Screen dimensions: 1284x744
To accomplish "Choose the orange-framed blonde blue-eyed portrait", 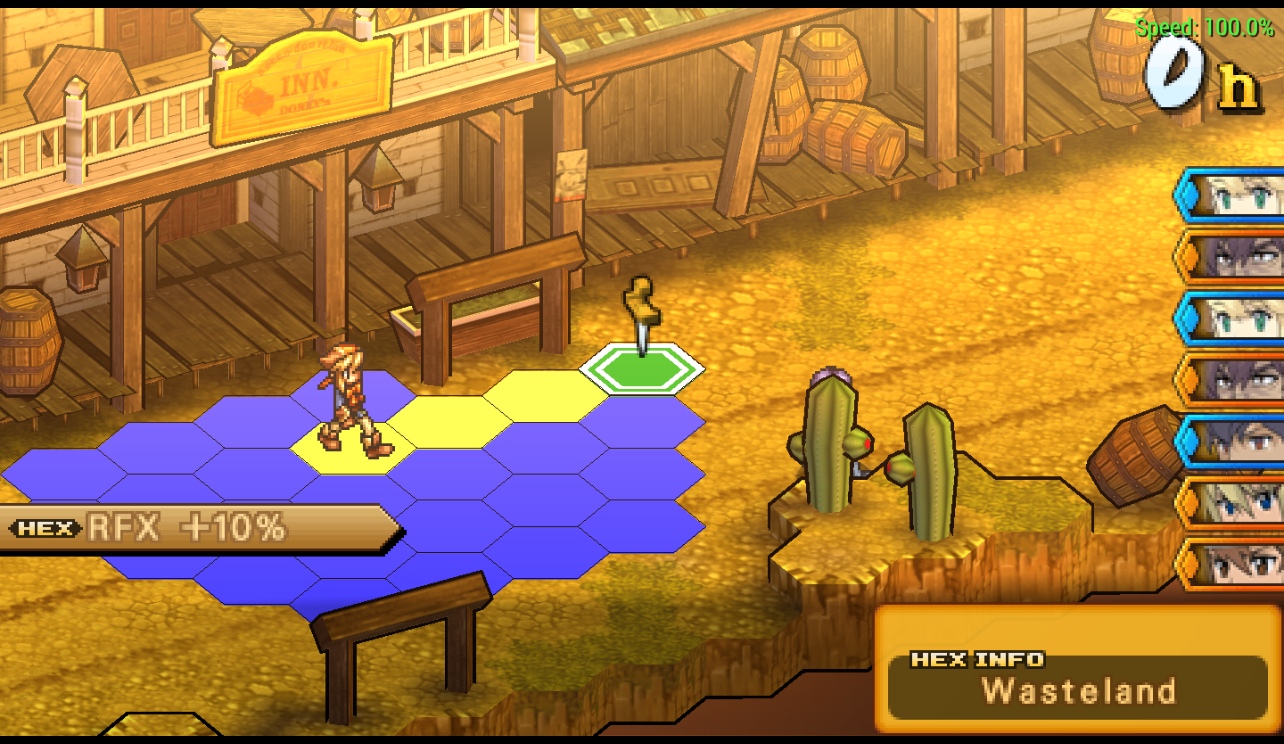I will click(x=1233, y=502).
